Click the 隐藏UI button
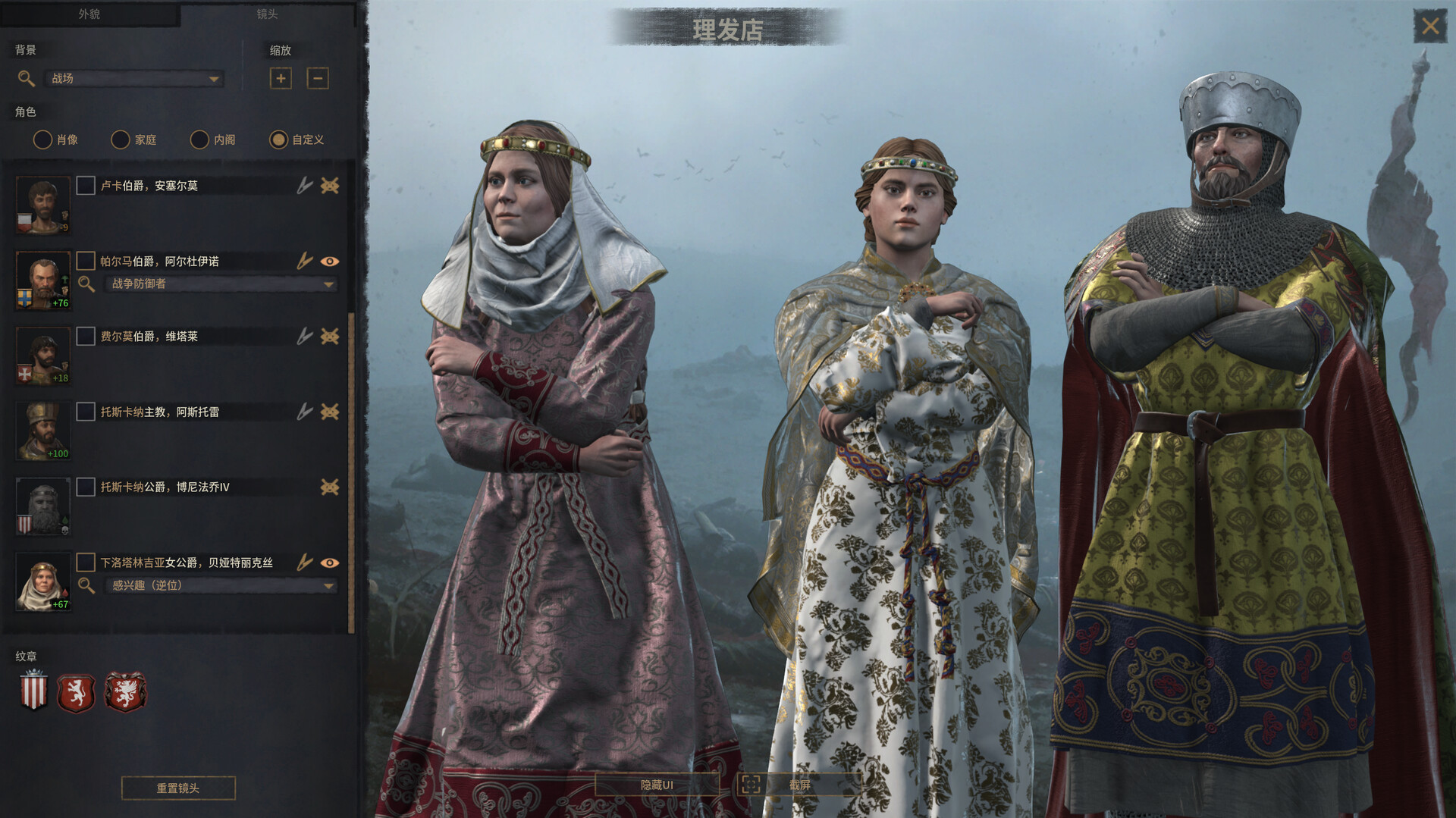 point(659,785)
